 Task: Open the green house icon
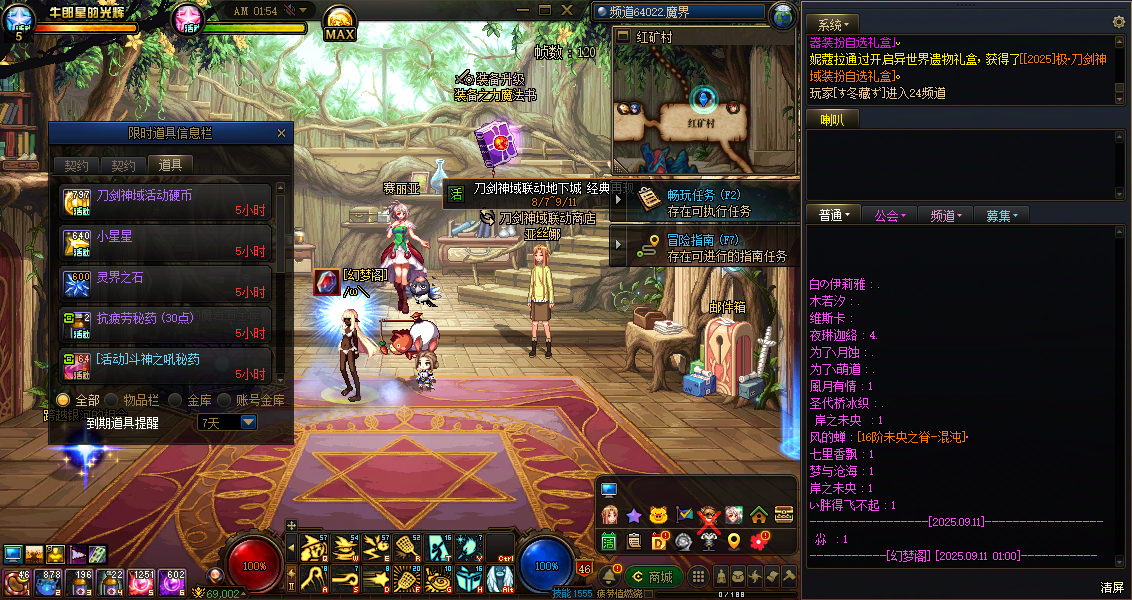click(759, 515)
